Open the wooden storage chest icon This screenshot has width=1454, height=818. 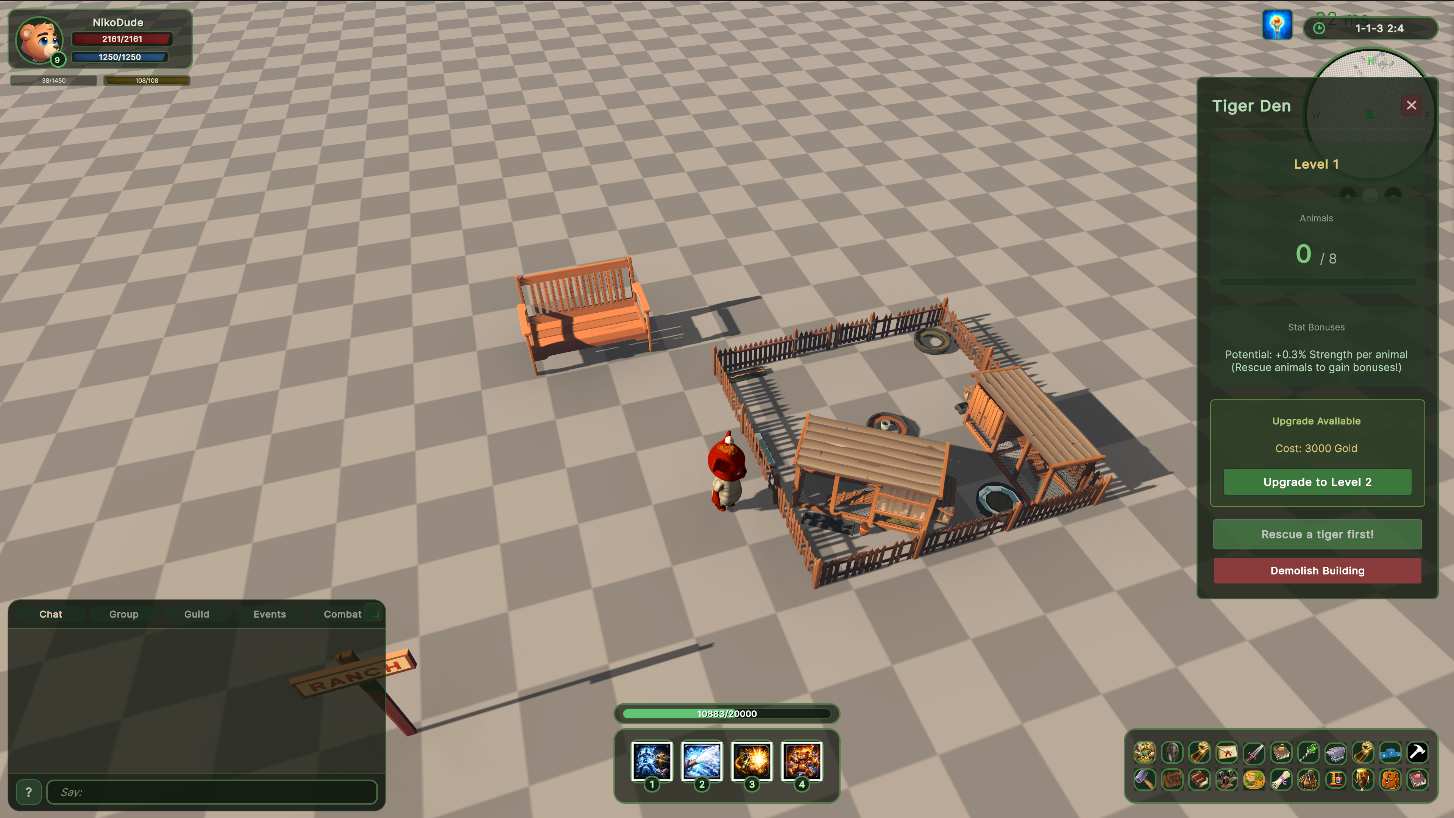[1172, 779]
